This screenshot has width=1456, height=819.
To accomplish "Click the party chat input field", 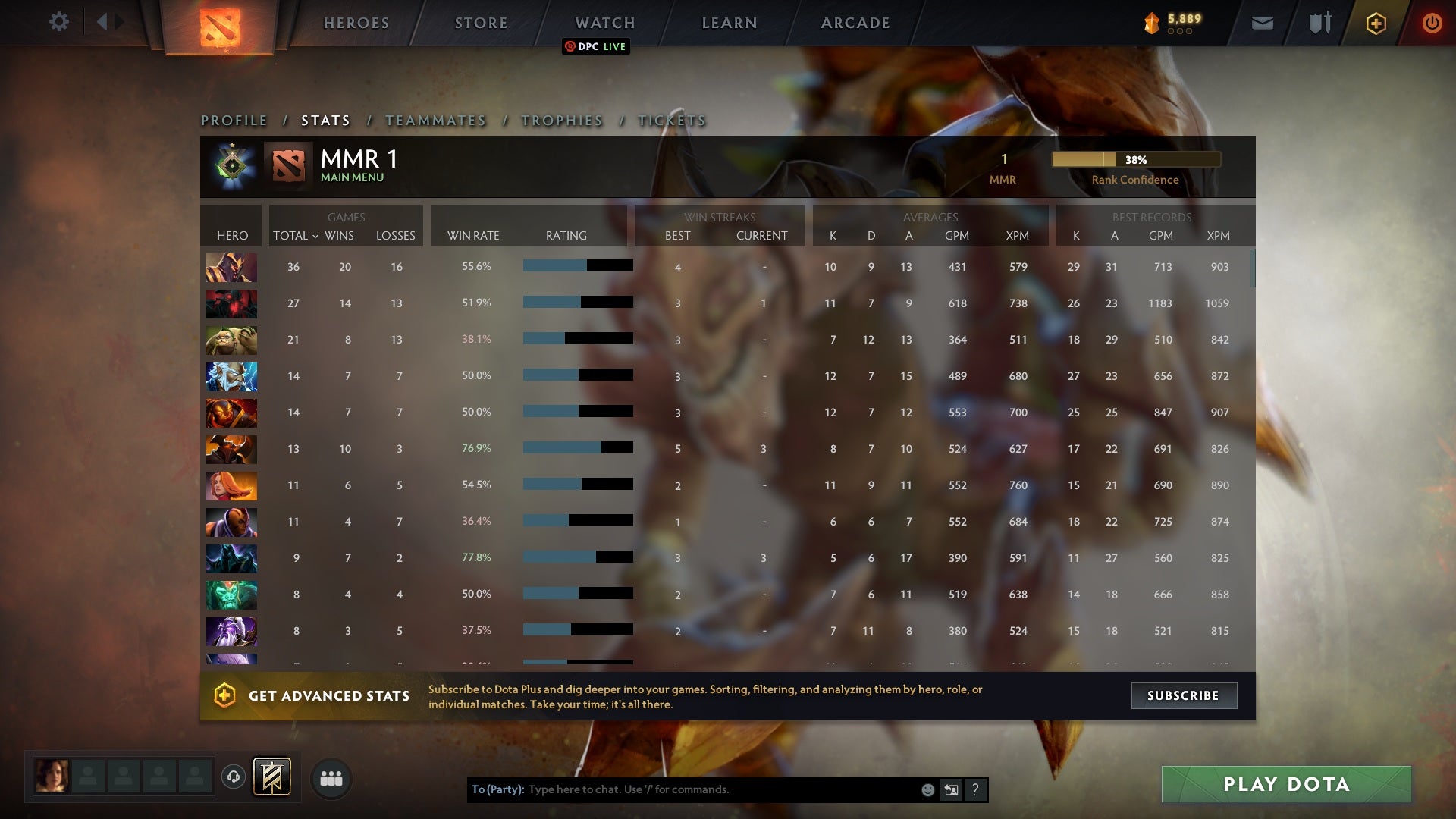I will (x=682, y=789).
